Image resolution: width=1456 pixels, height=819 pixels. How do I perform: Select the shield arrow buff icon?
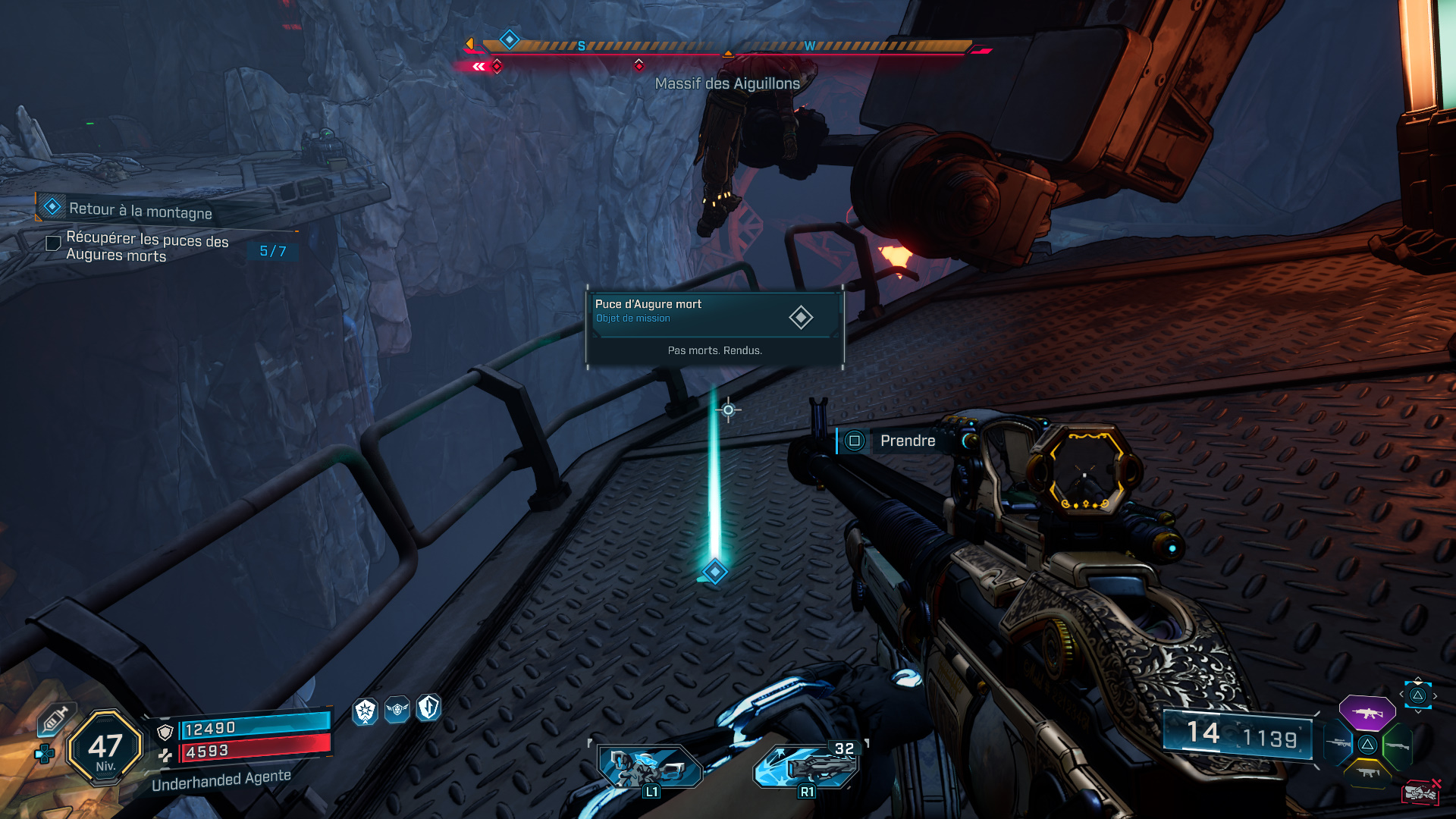coord(428,708)
